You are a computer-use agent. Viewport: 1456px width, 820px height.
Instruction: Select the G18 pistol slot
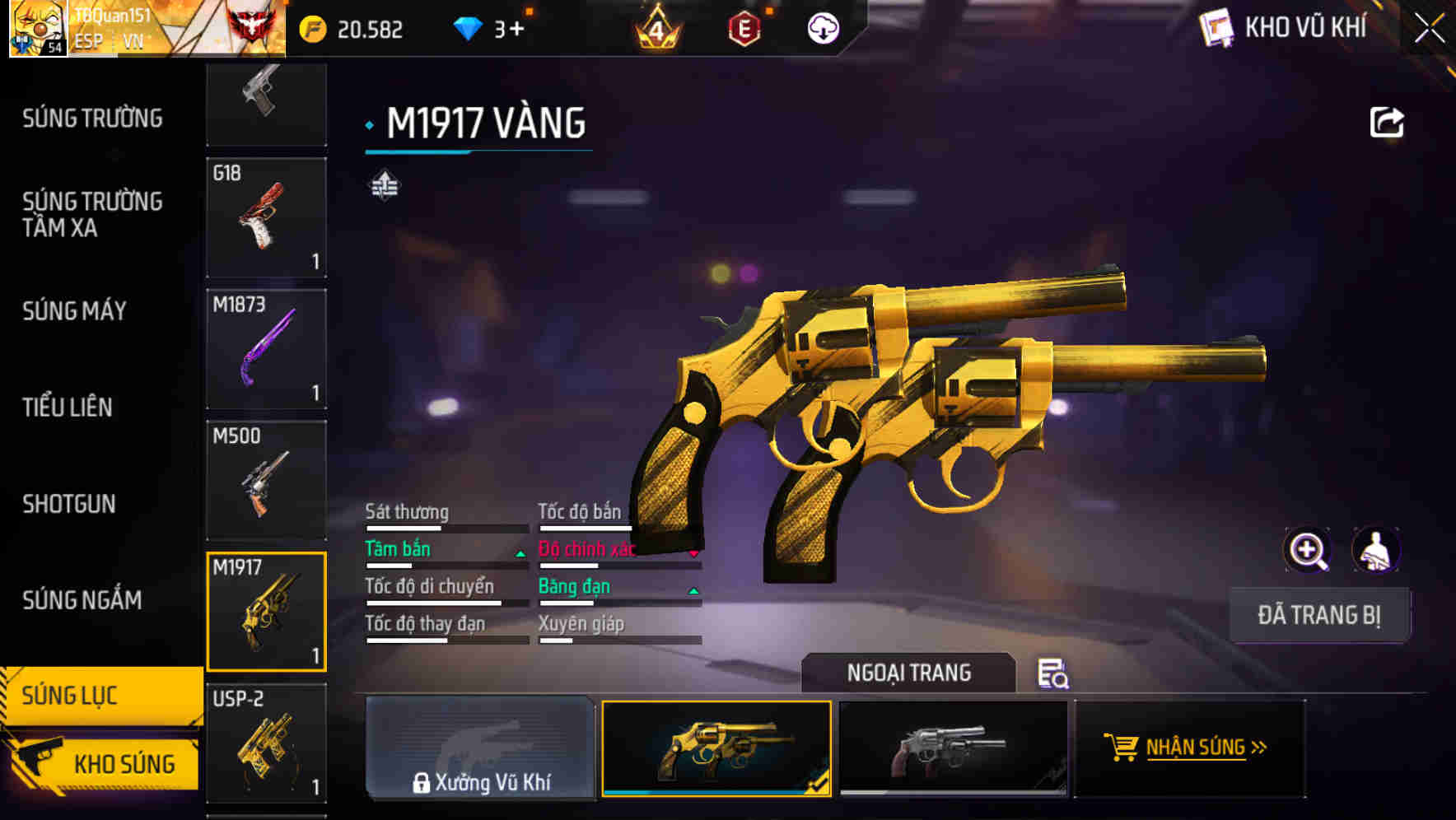tap(266, 217)
